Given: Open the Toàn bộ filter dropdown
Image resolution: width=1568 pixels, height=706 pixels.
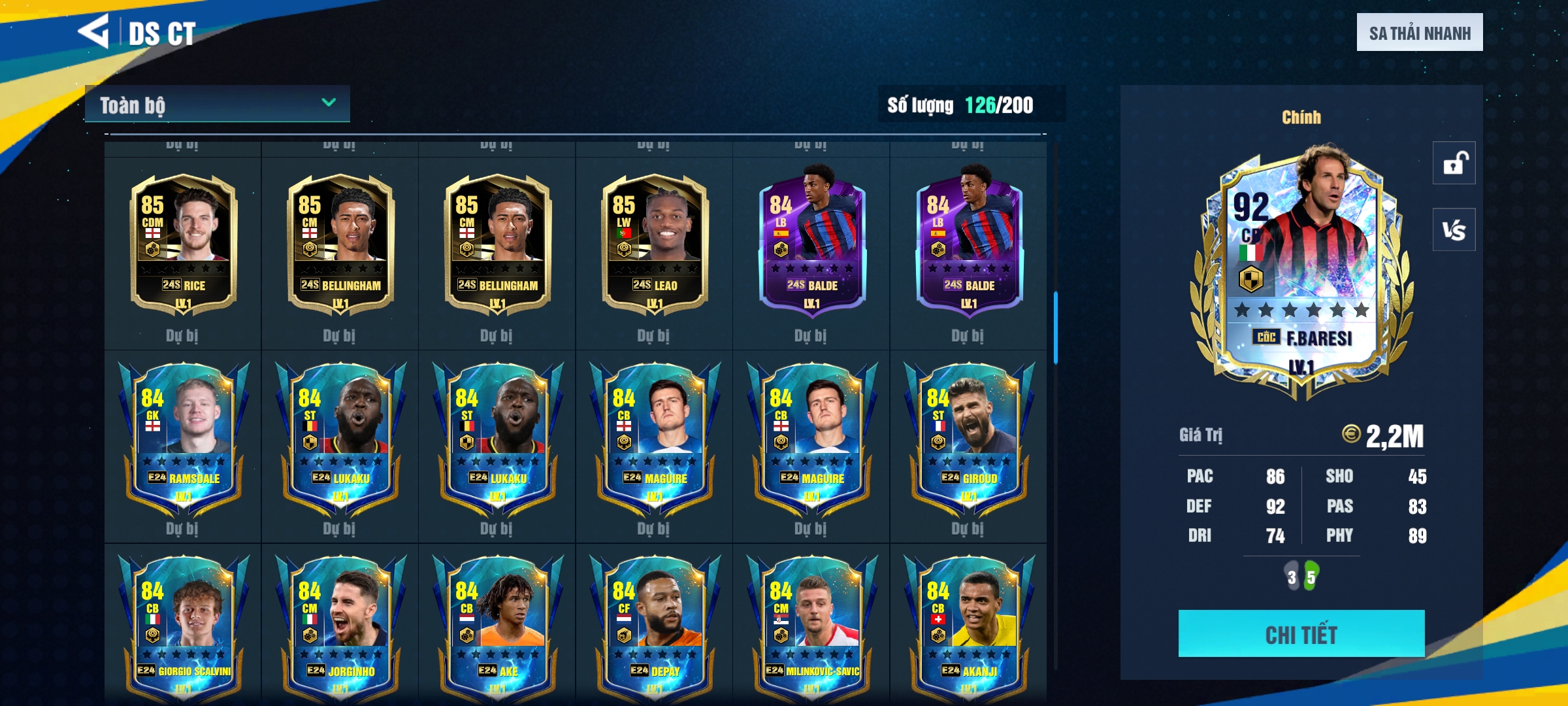Looking at the screenshot, I should click(217, 105).
